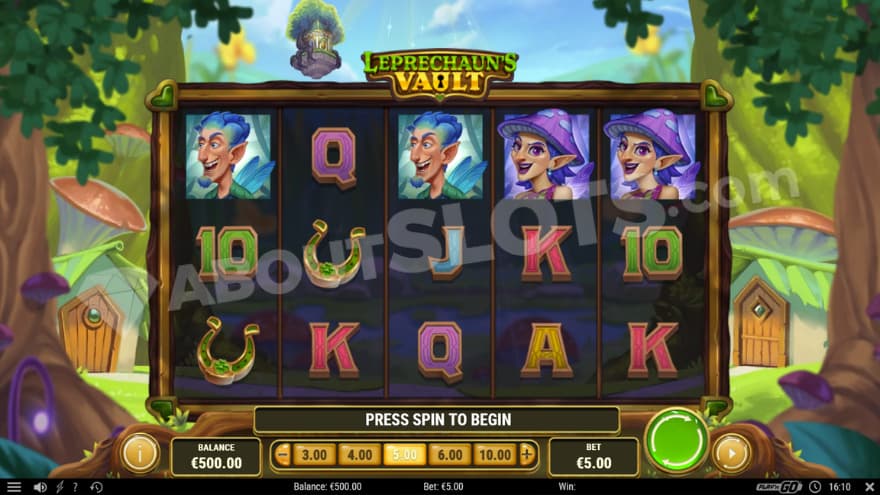
Task: Increase the bet with the plus button
Action: pos(527,455)
